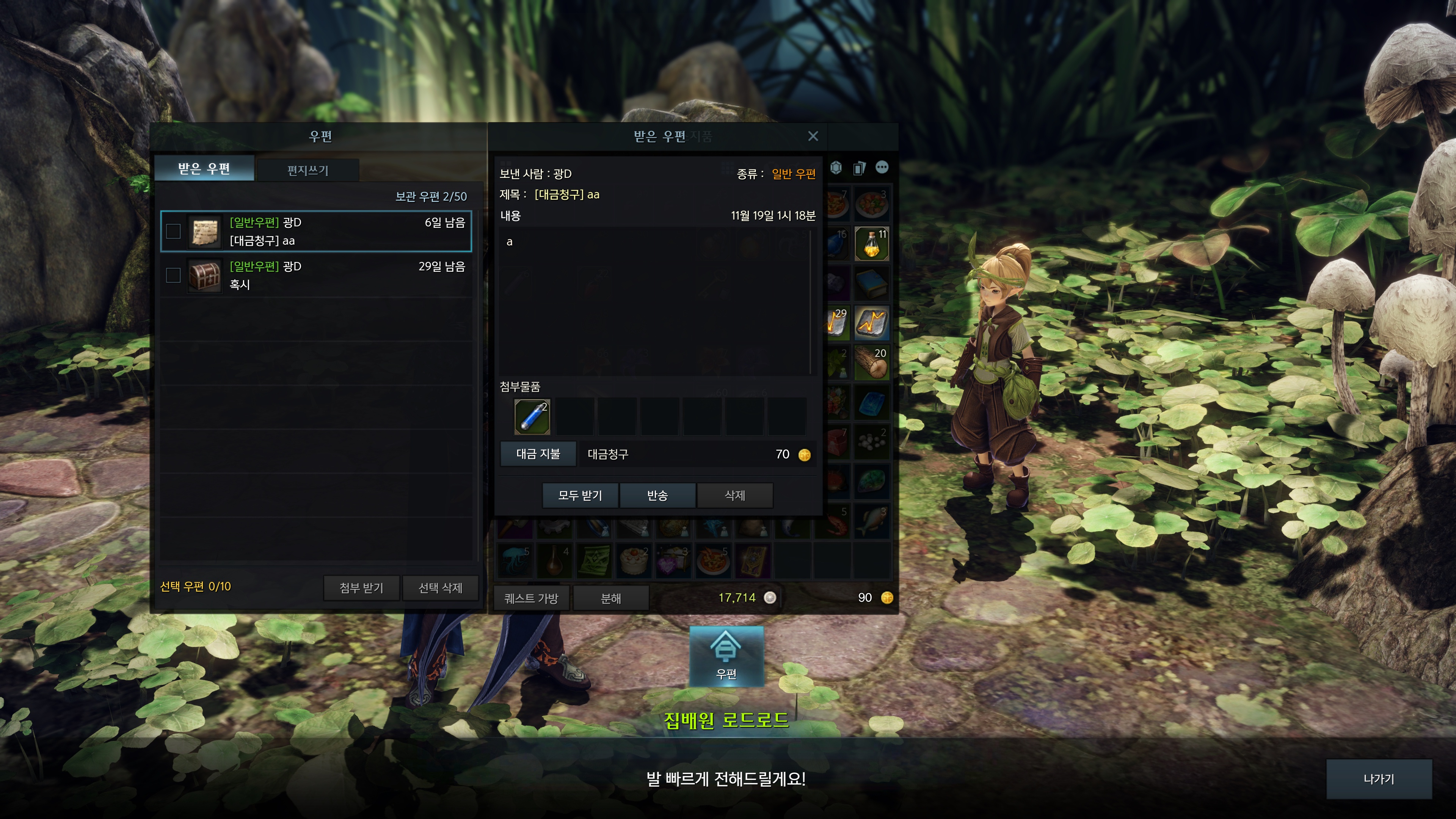1456x819 pixels.
Task: Click the 분해 dismantle button
Action: click(610, 598)
